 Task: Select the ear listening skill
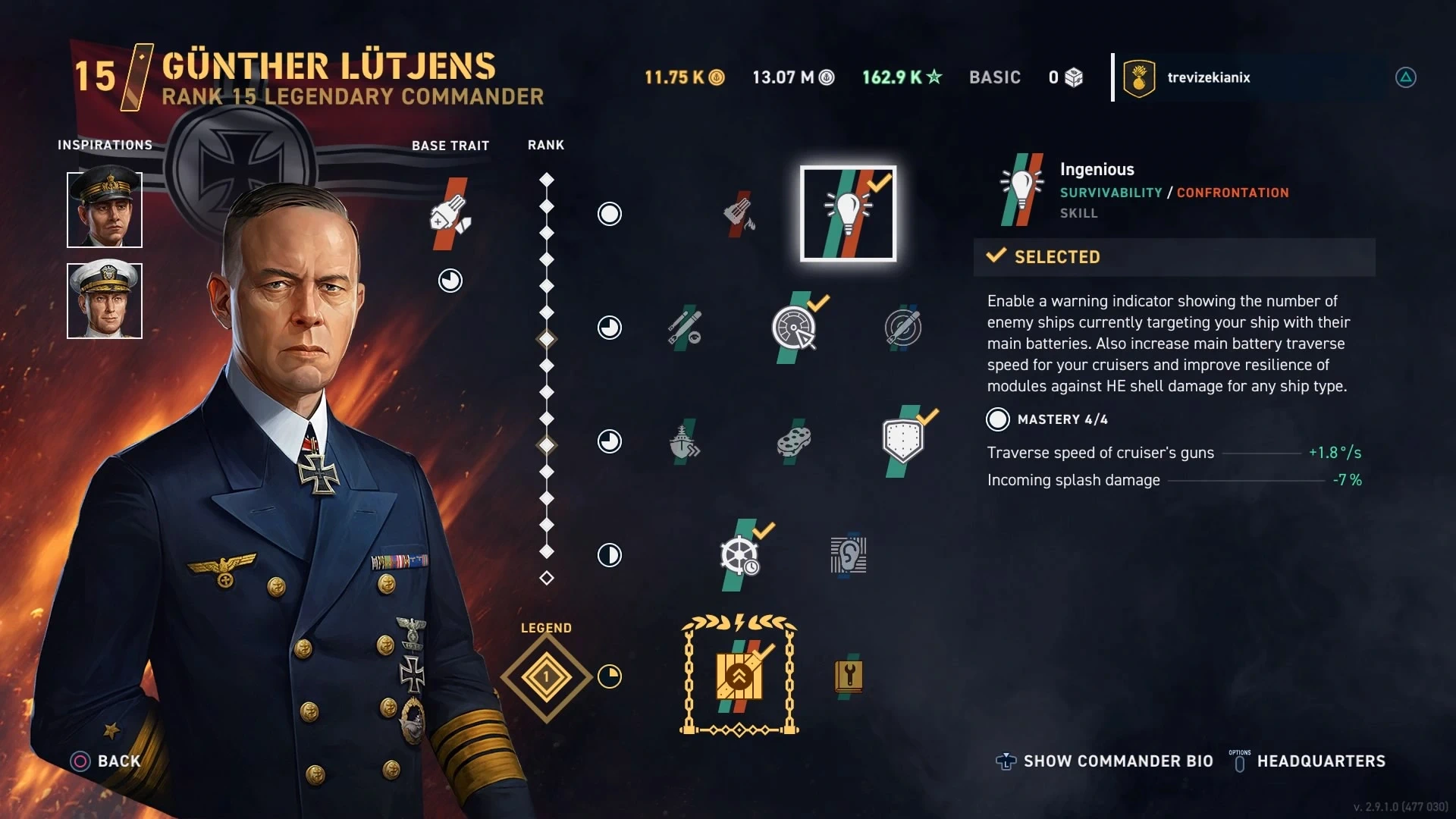(x=849, y=555)
